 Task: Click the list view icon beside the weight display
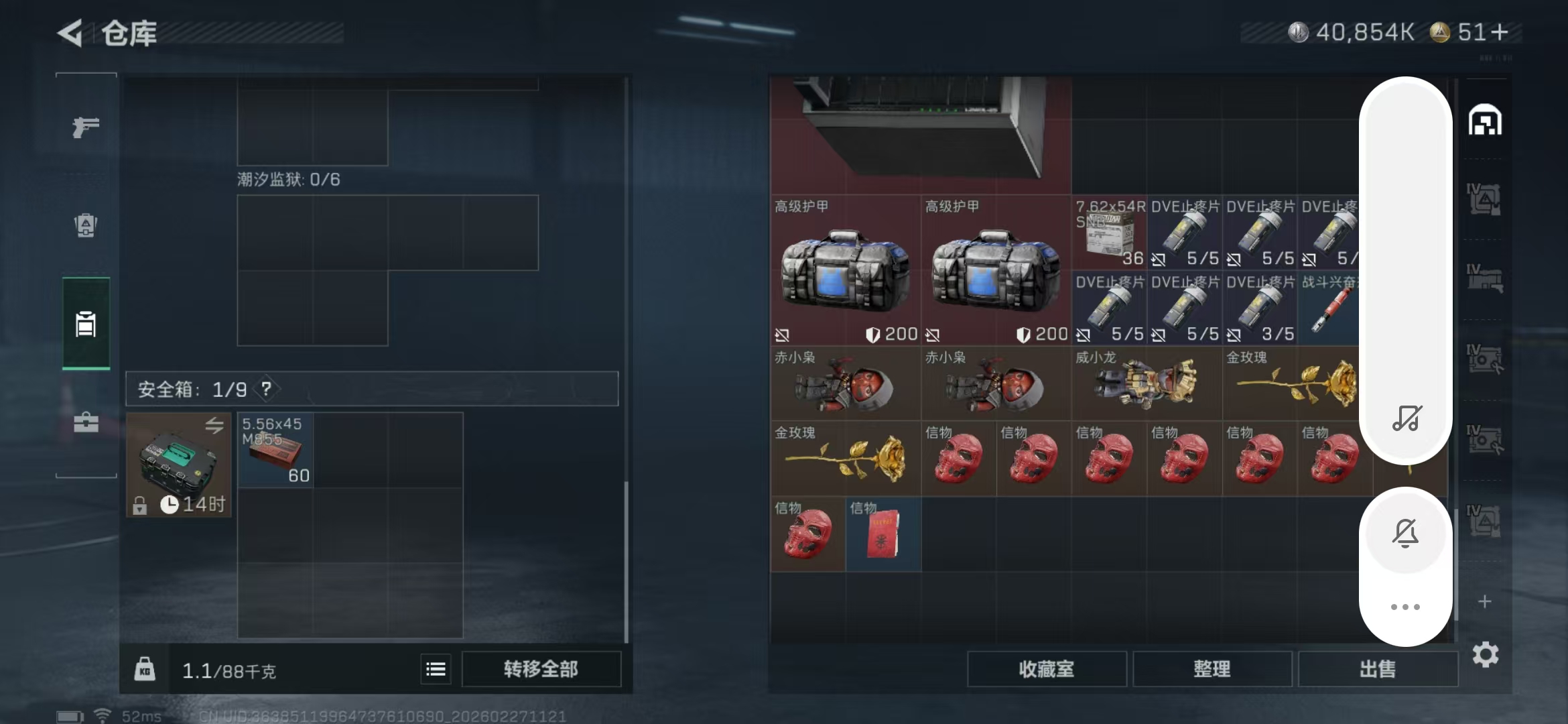[436, 668]
